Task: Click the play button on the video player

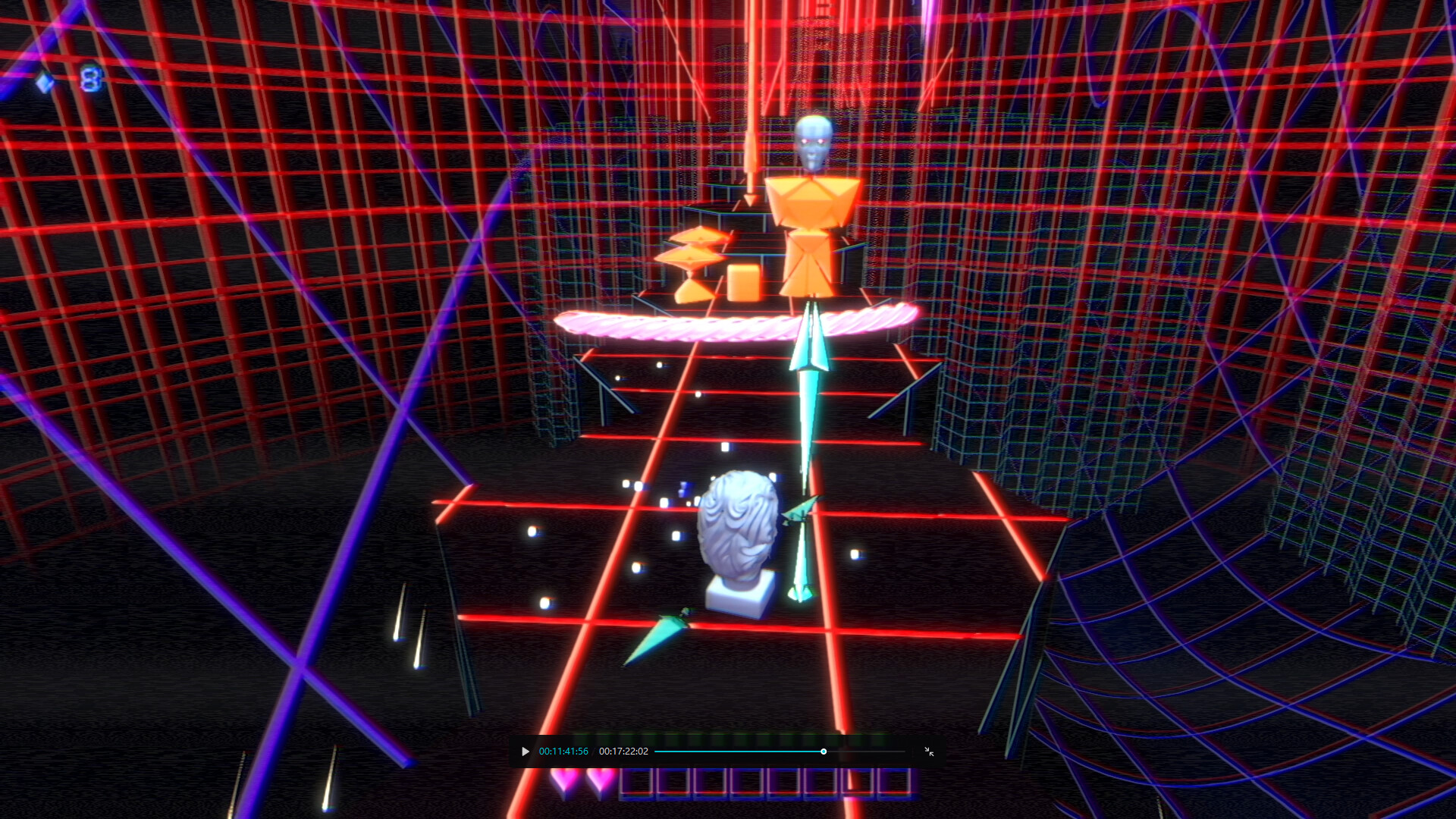Action: click(x=525, y=752)
